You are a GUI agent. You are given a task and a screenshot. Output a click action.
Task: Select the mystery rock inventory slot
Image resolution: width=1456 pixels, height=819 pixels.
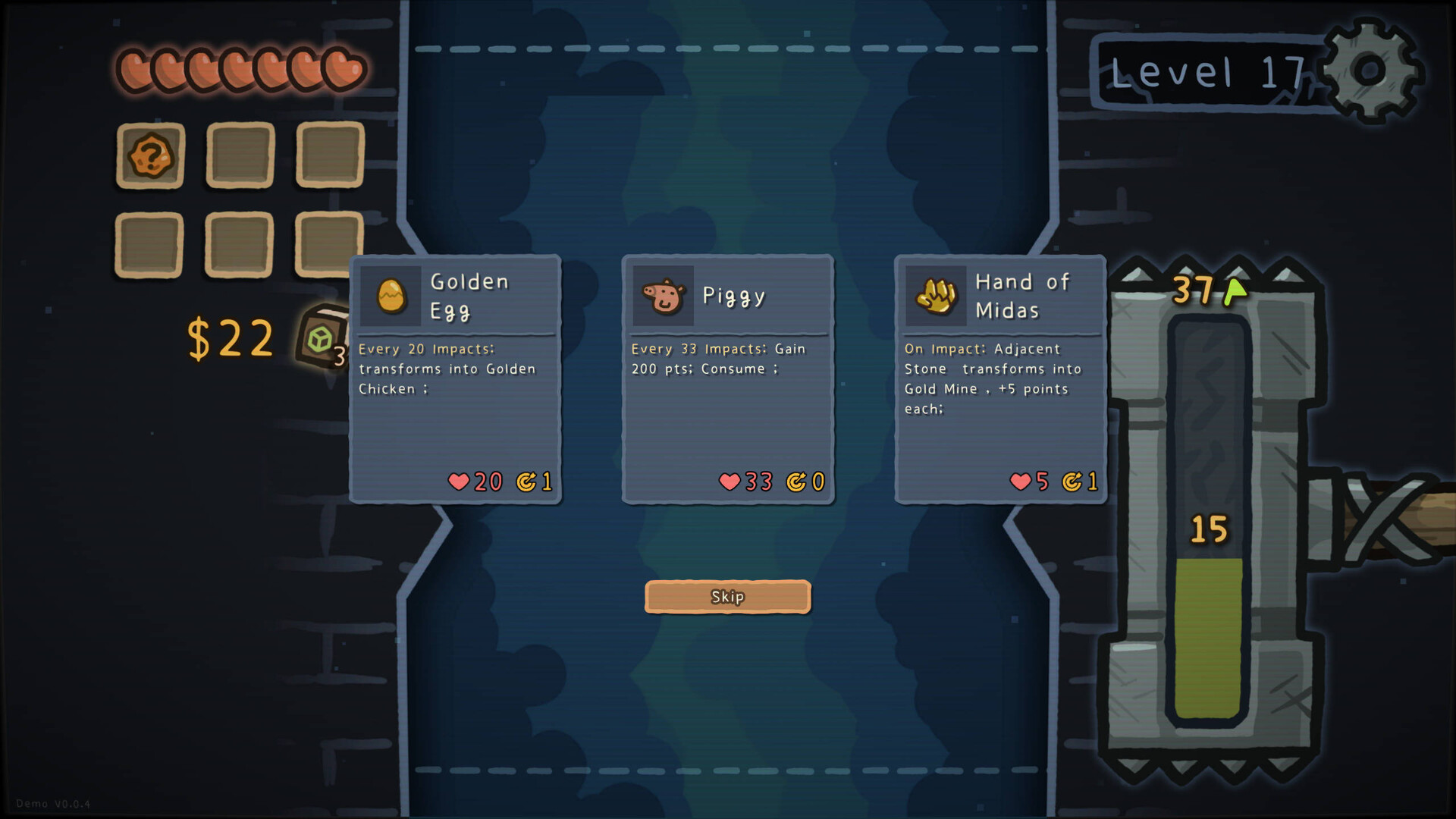(x=150, y=155)
